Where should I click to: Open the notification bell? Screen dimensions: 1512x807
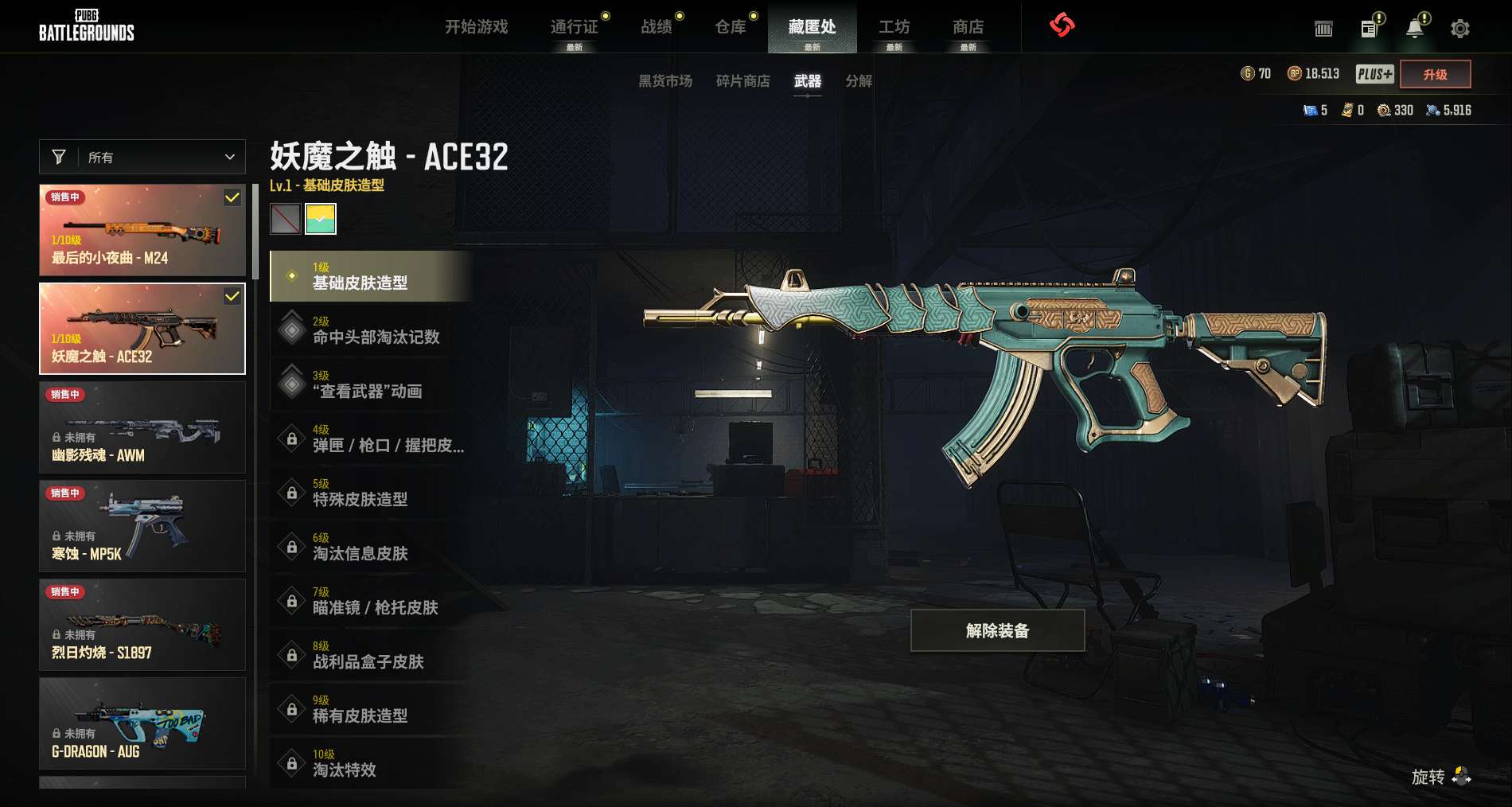tap(1414, 29)
